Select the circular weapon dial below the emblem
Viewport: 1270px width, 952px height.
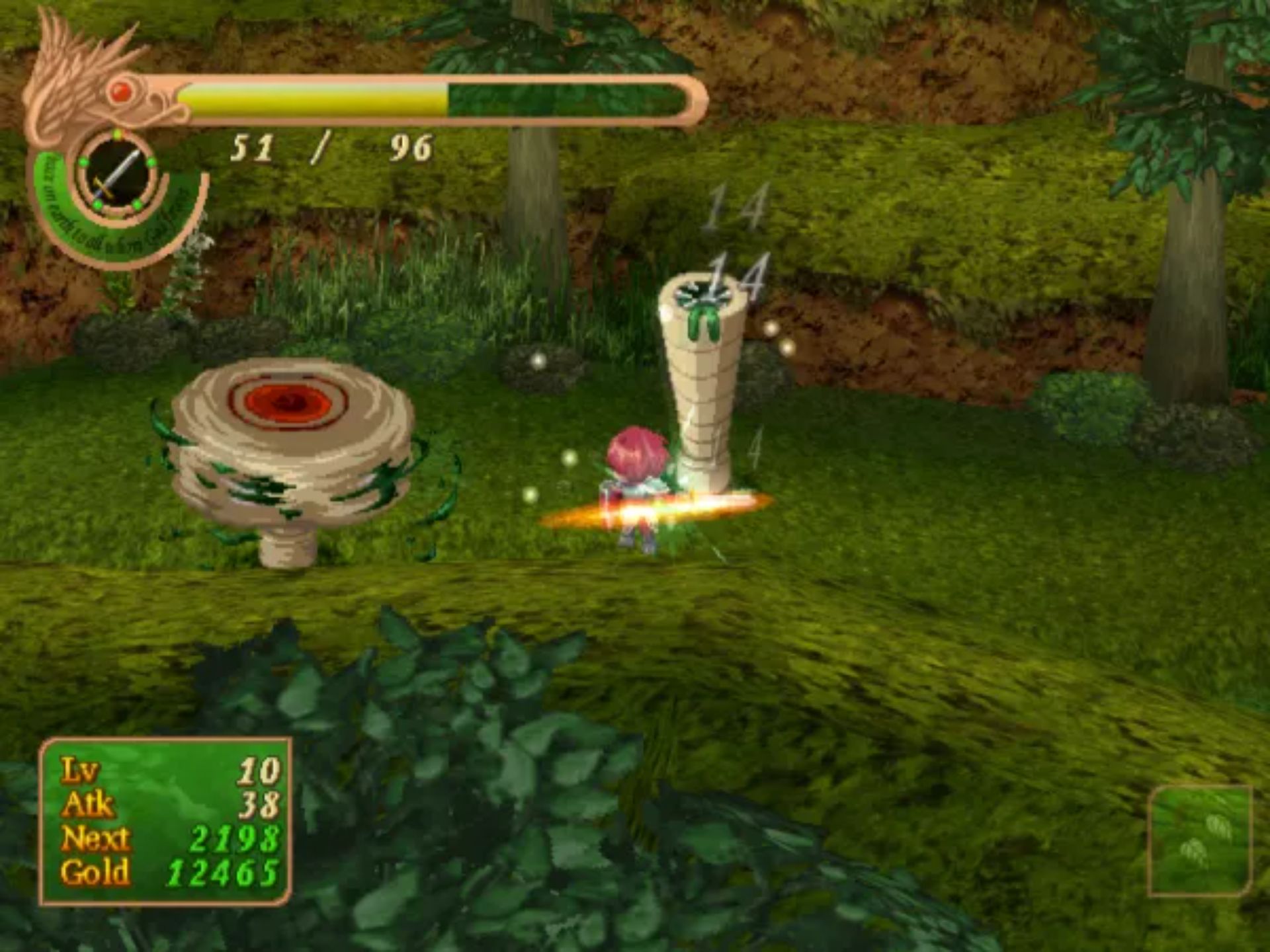pyautogui.click(x=117, y=173)
